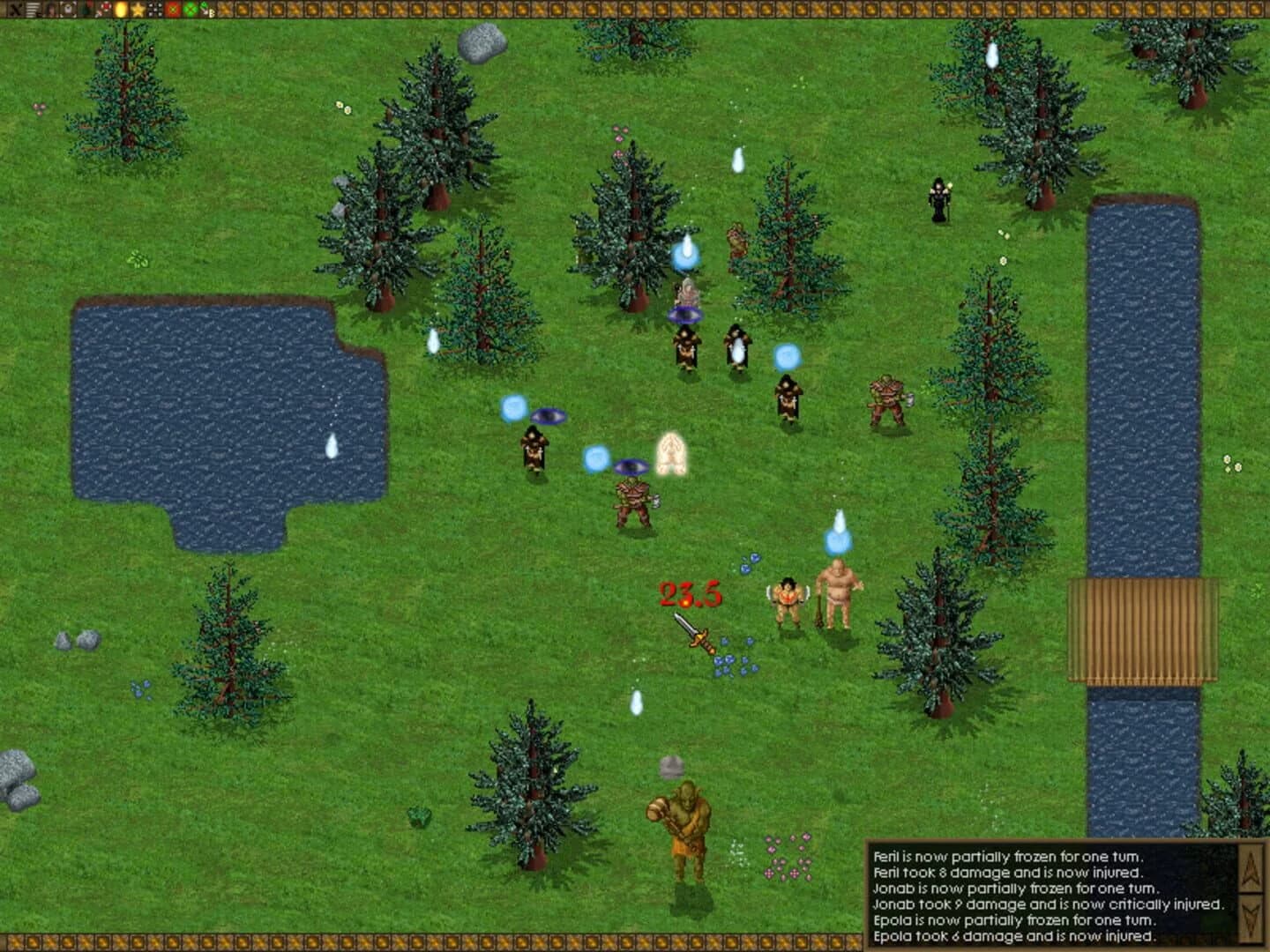Click the winged cherub unit near the ogre
Viewport: 1270px width, 952px height.
(x=788, y=599)
